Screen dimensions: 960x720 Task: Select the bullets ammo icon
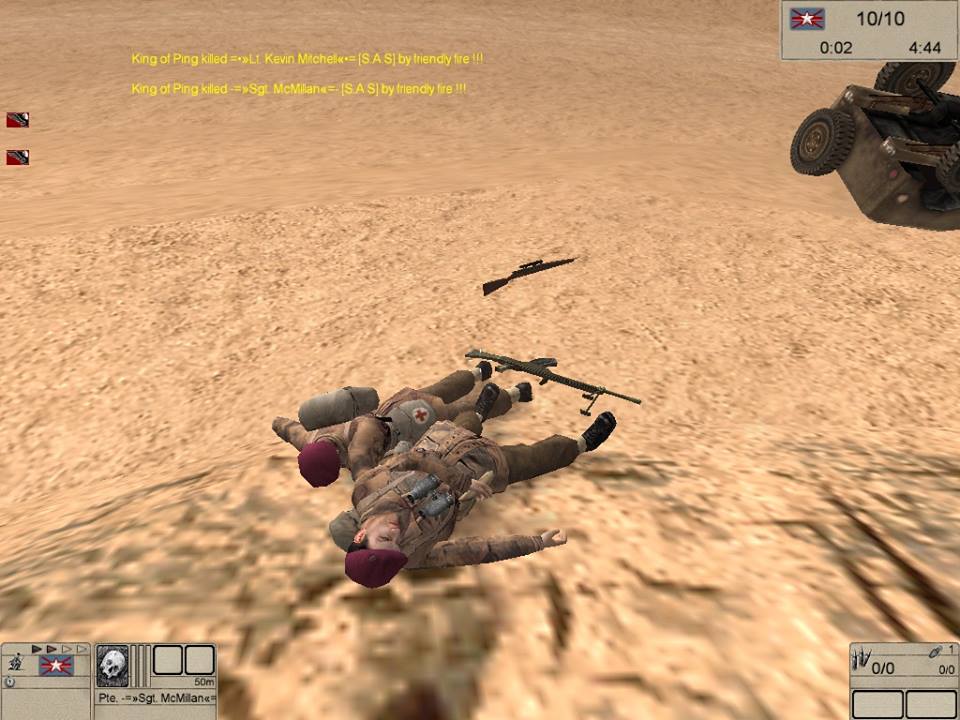point(862,660)
